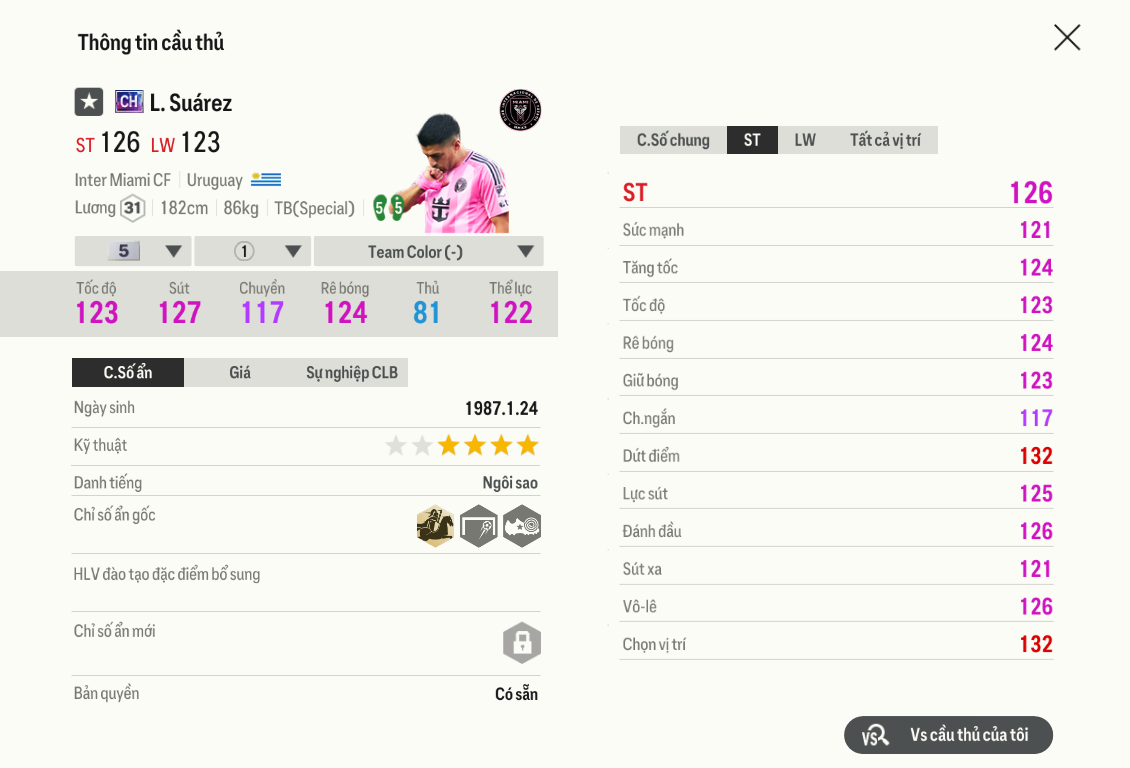Switch to the Giá tab
Viewport: 1130px width, 768px height.
coord(240,373)
